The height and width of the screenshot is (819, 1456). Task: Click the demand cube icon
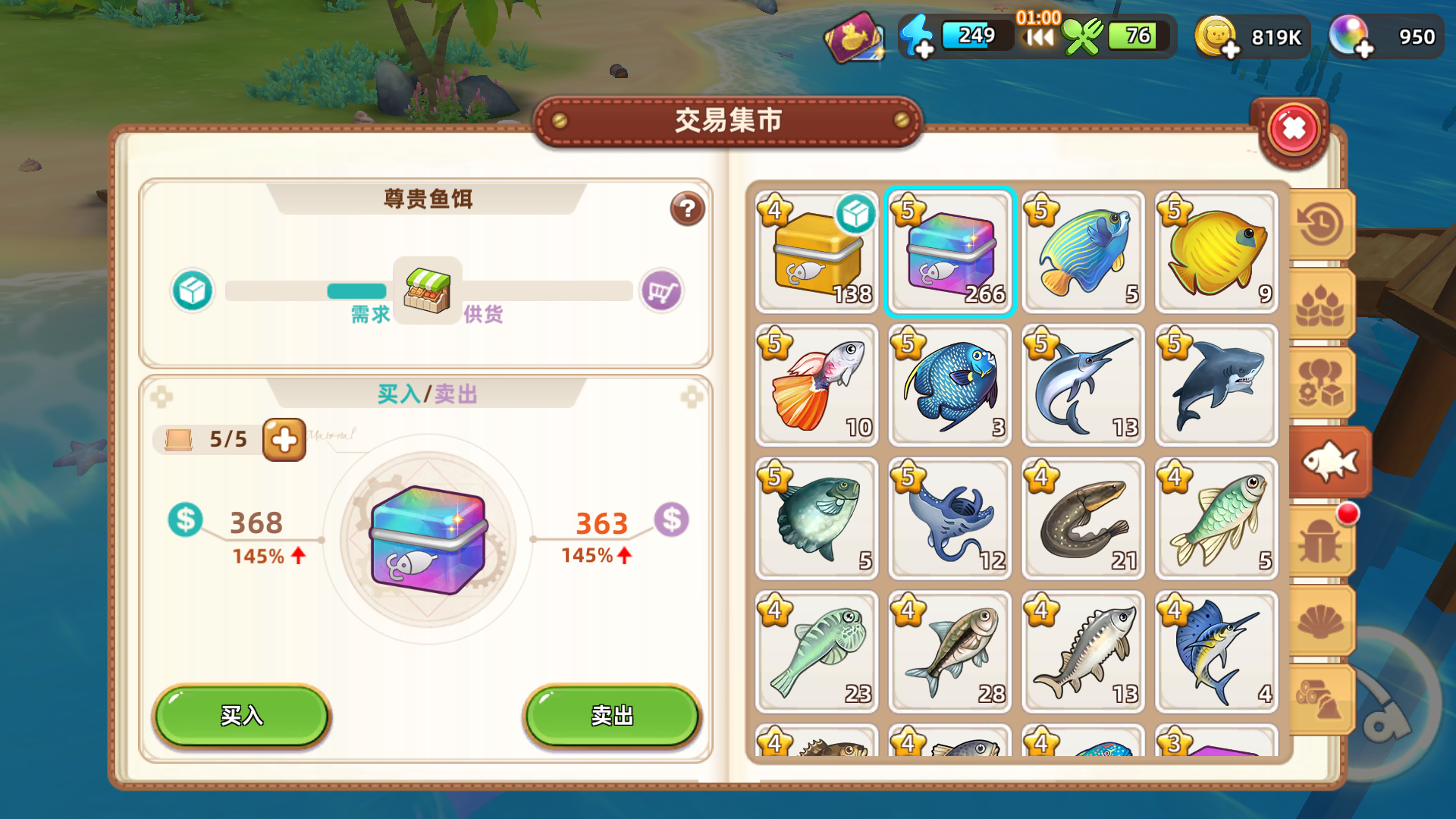(192, 291)
